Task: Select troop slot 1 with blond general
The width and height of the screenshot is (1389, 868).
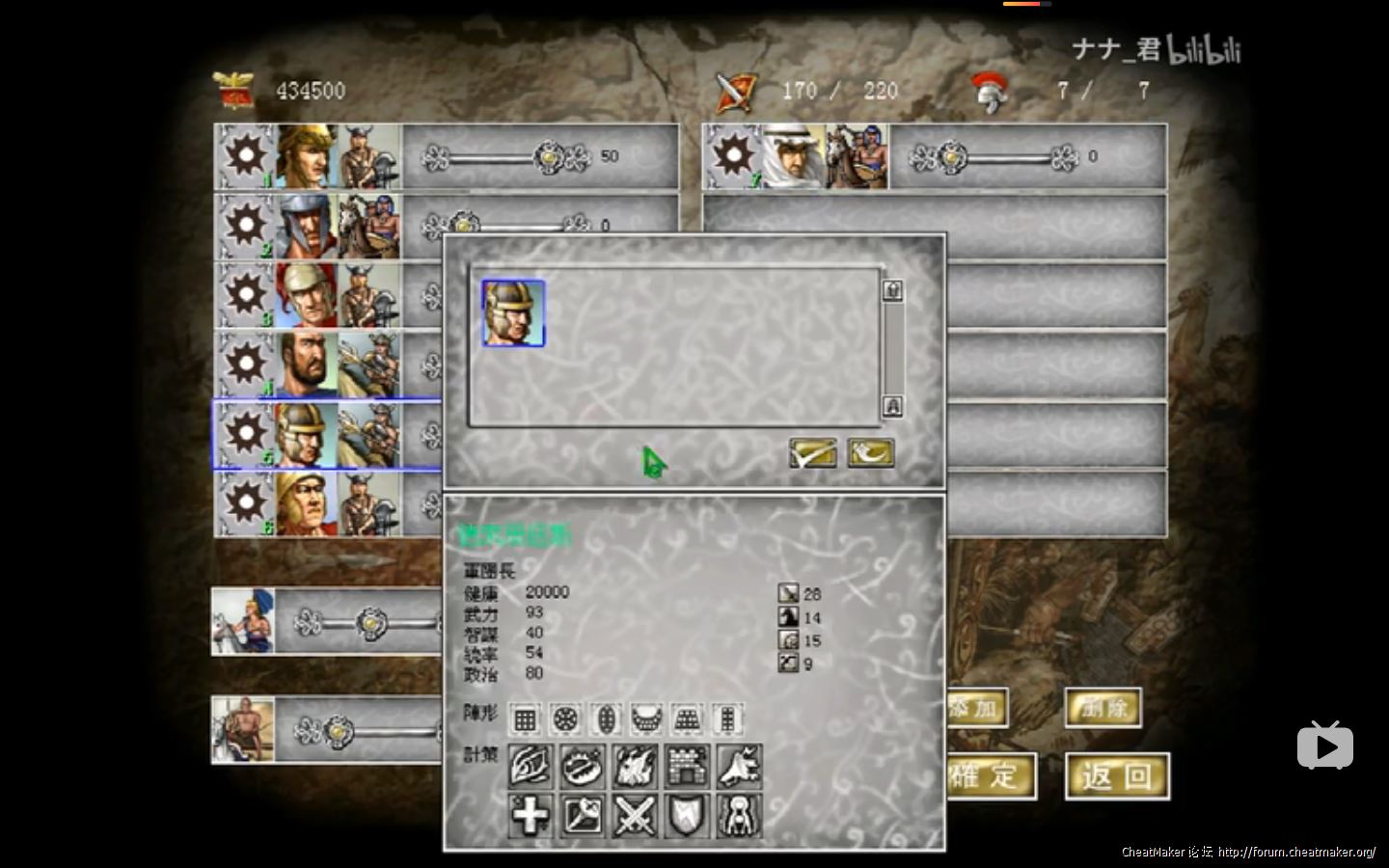Action: [307, 156]
